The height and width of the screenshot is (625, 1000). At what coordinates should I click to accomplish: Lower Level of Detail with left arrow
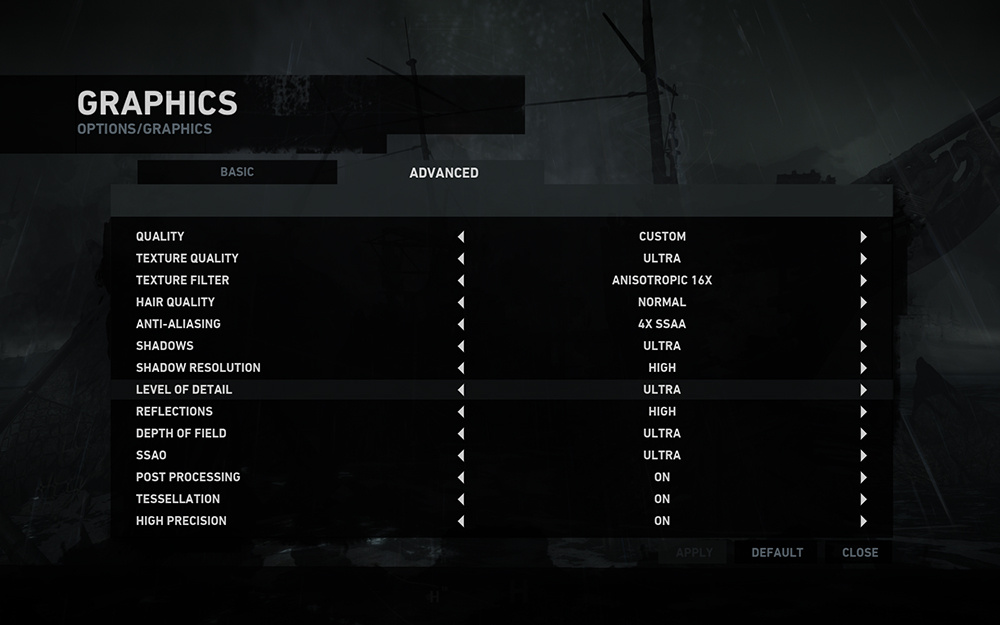click(461, 390)
